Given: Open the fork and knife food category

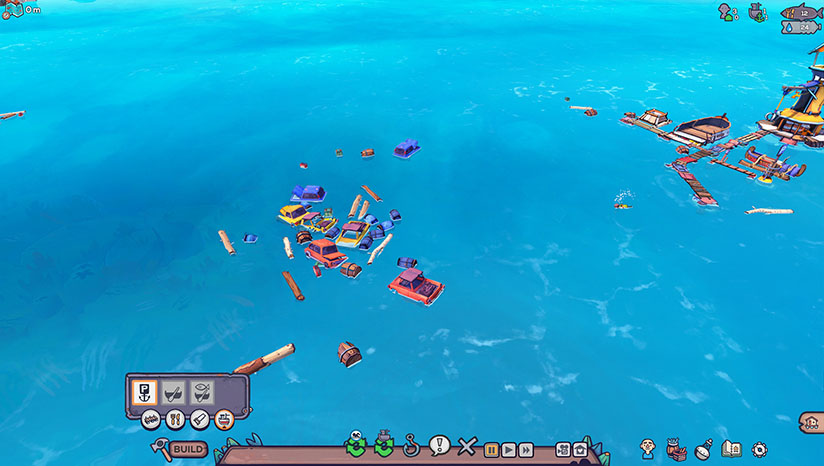Looking at the screenshot, I should [x=175, y=419].
